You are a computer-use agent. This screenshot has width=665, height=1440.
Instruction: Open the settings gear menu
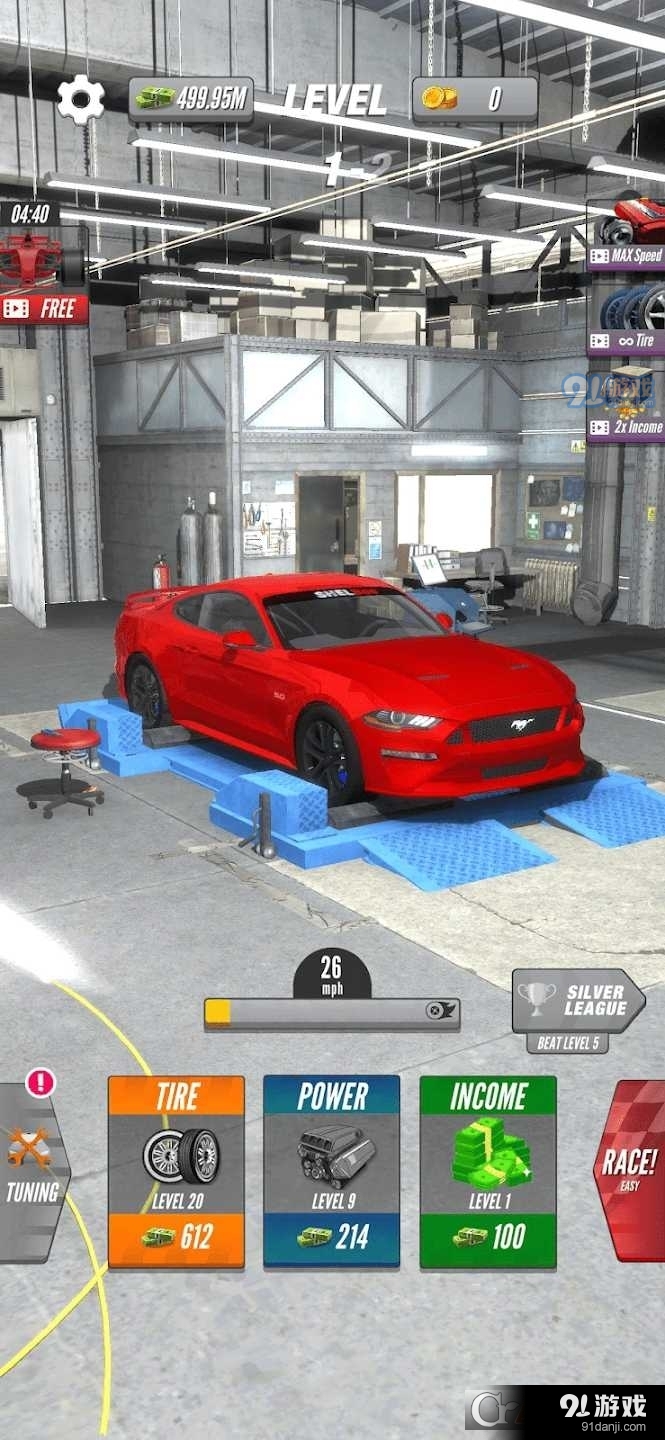(80, 99)
